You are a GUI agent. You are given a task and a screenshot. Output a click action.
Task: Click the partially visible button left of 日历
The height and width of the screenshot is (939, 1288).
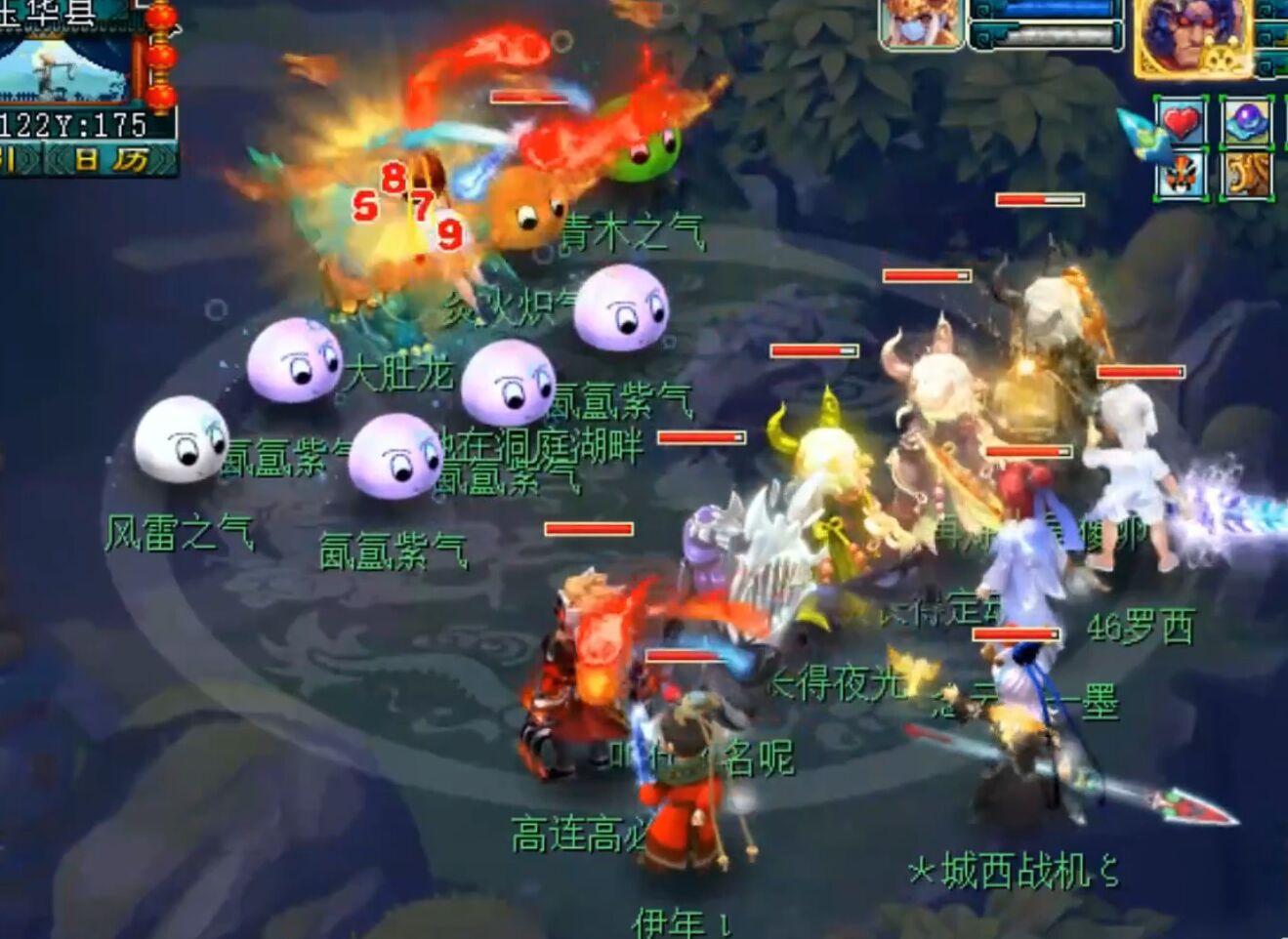14,157
